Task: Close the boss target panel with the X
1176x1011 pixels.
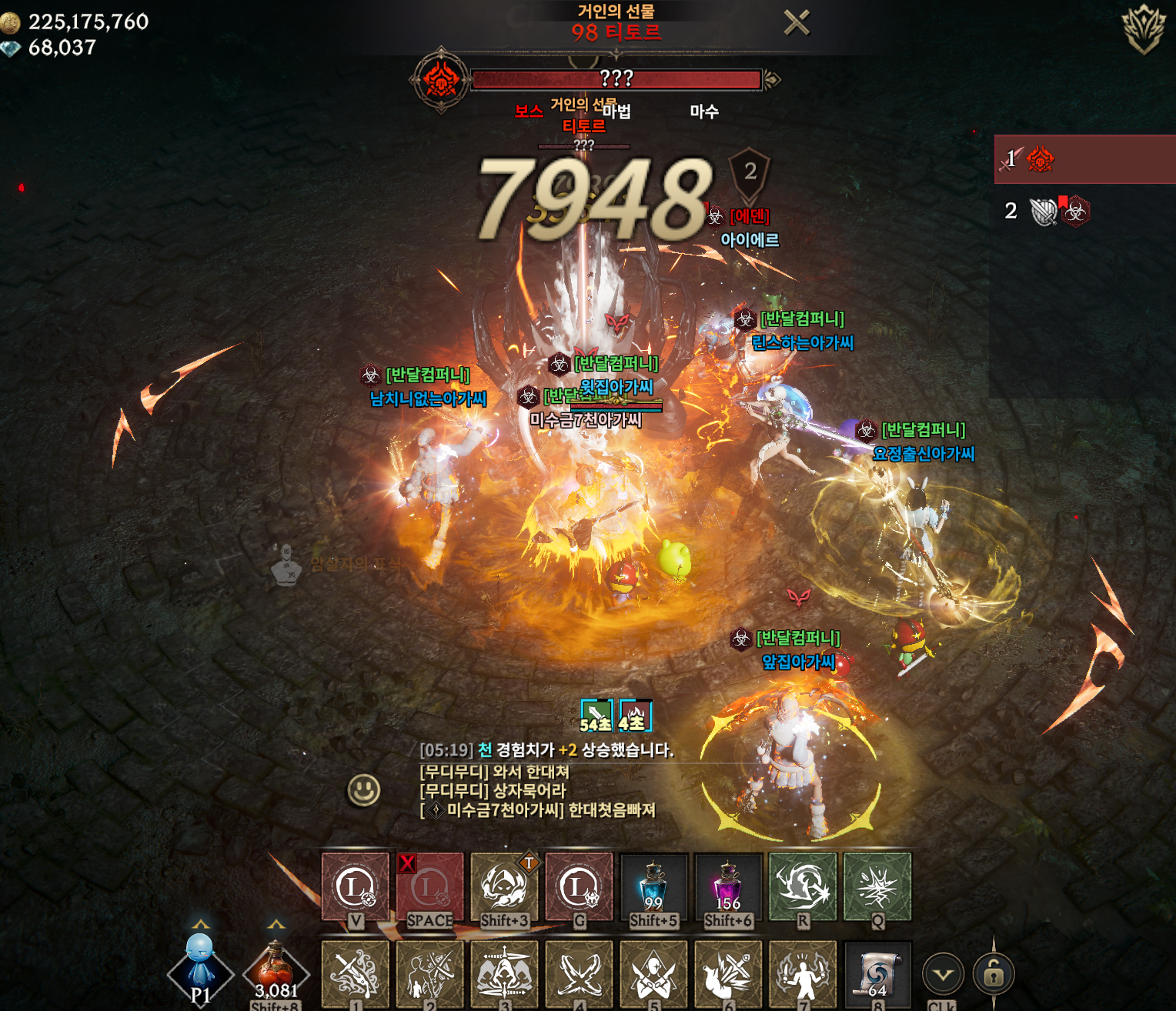Action: coord(797,23)
